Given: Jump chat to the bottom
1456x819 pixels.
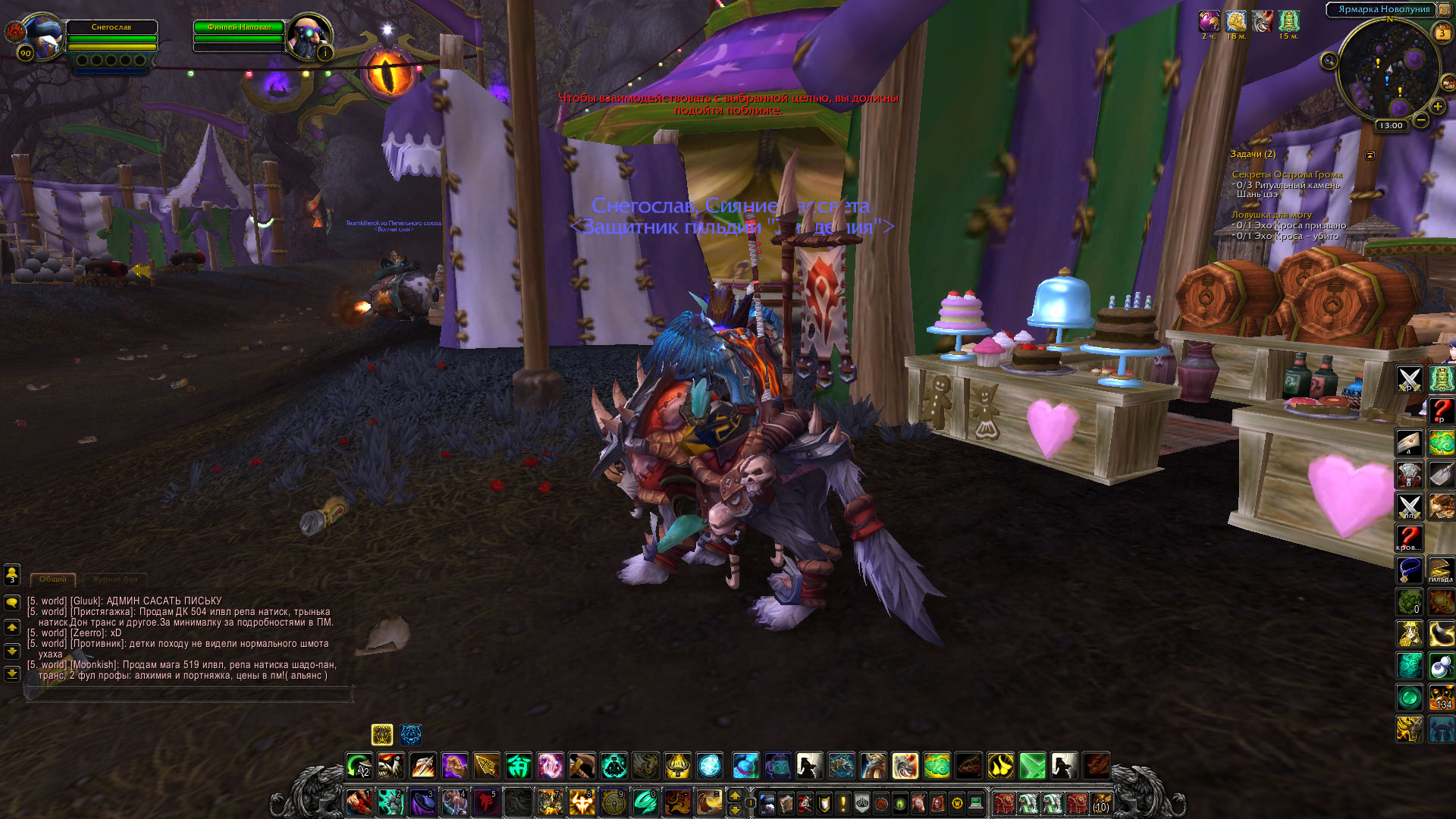Looking at the screenshot, I should click(12, 673).
